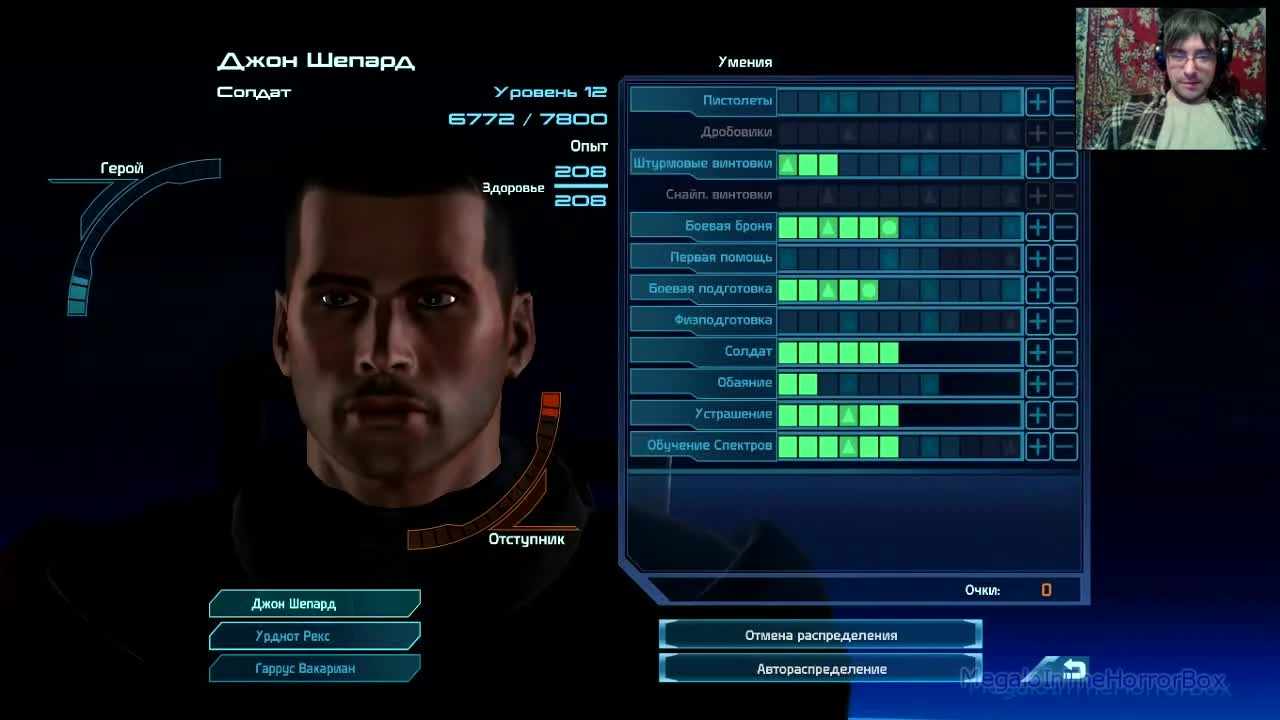Switch to squad member Урднот Рекс
Viewport: 1280px width, 720px height.
pyautogui.click(x=314, y=636)
